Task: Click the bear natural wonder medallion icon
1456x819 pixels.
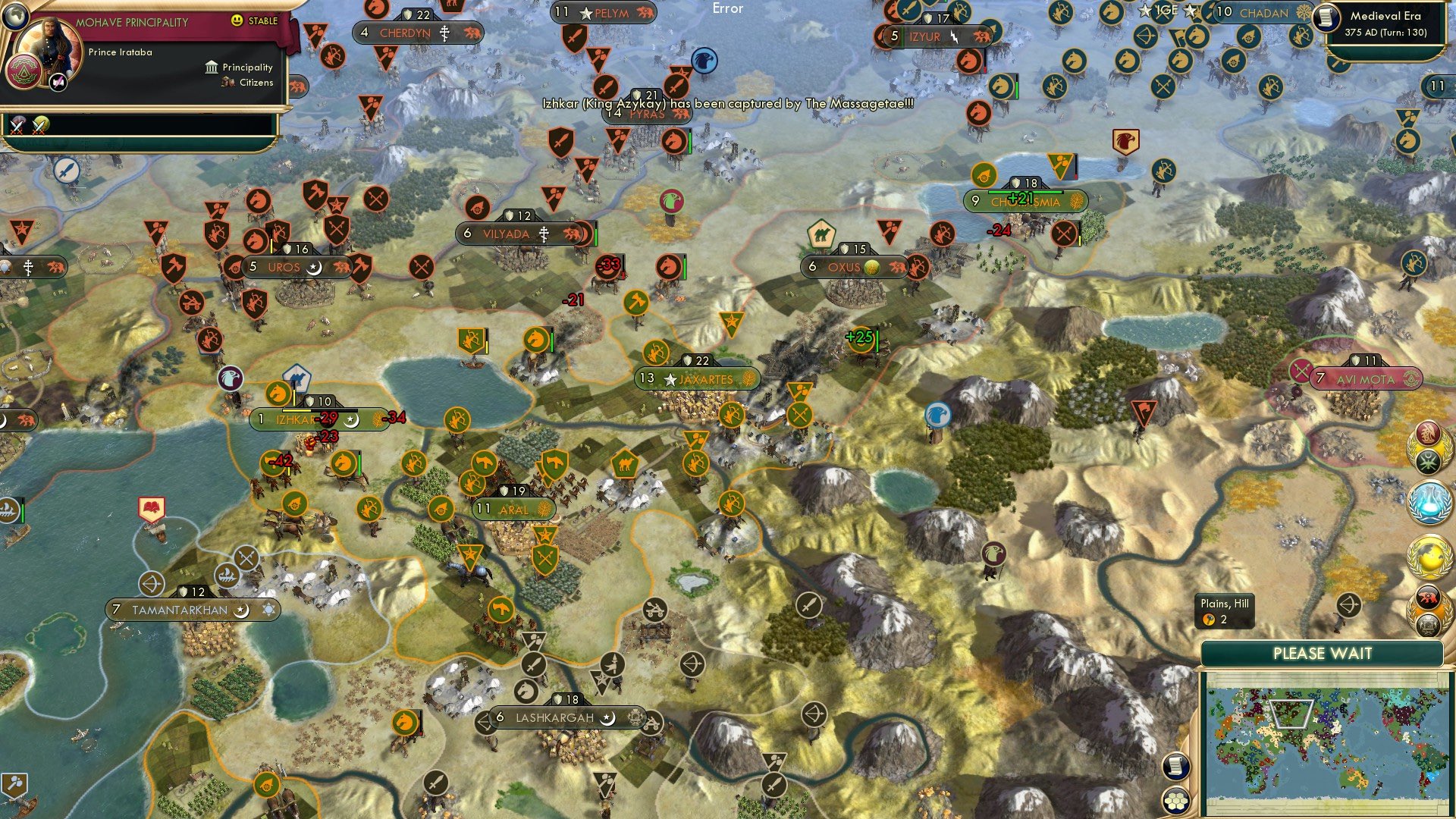Action: coord(1428,597)
